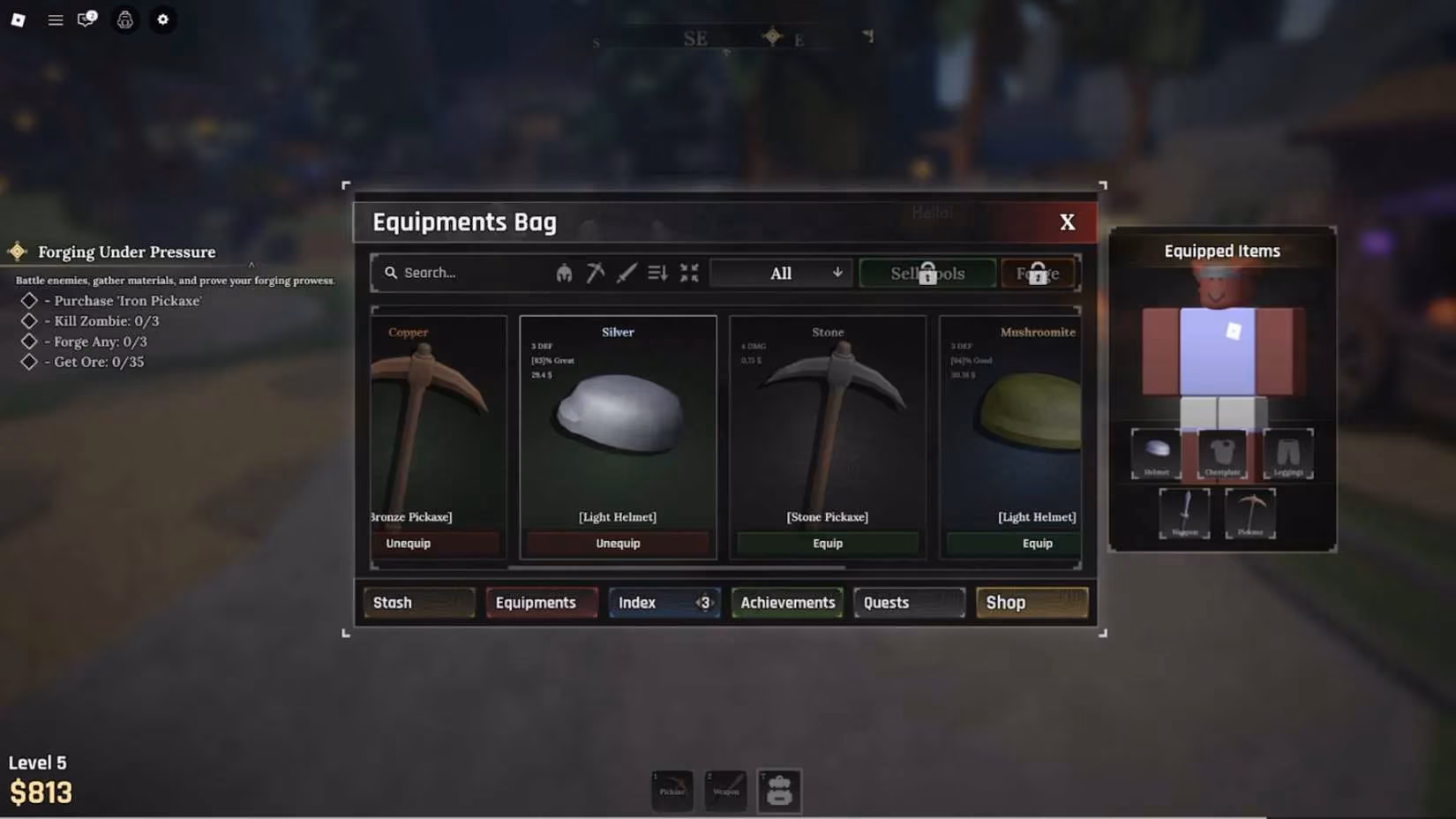Filter inventory by the sword icon
Viewport: 1456px width, 819px height.
point(626,272)
